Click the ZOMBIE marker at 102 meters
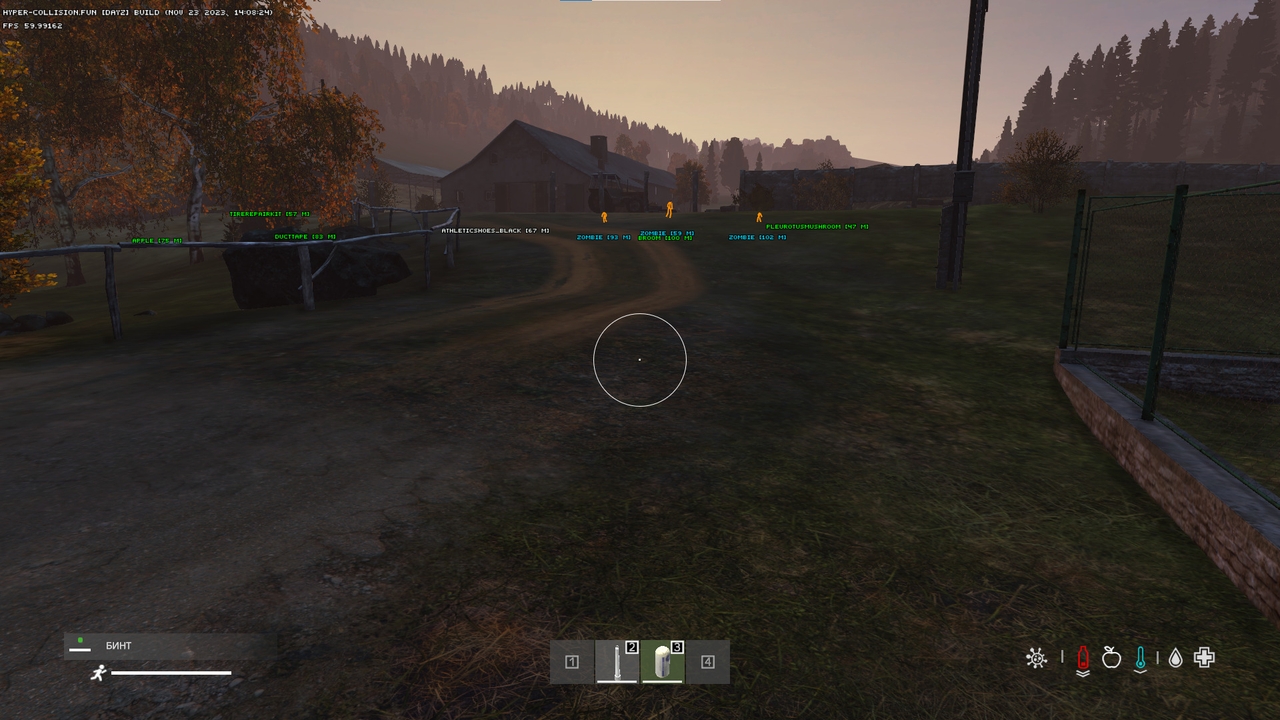 (756, 239)
